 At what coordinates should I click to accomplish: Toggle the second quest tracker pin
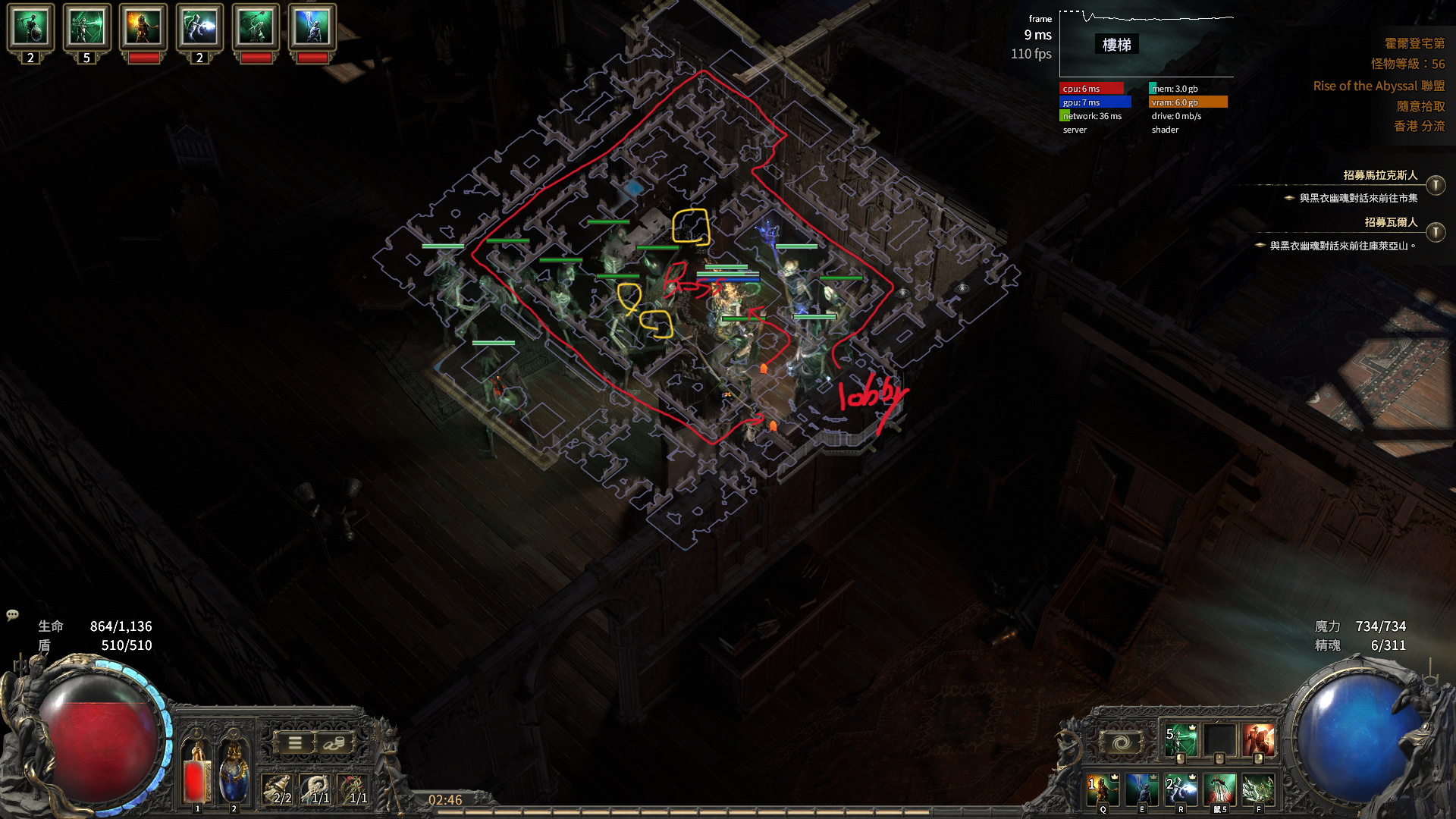1435,232
